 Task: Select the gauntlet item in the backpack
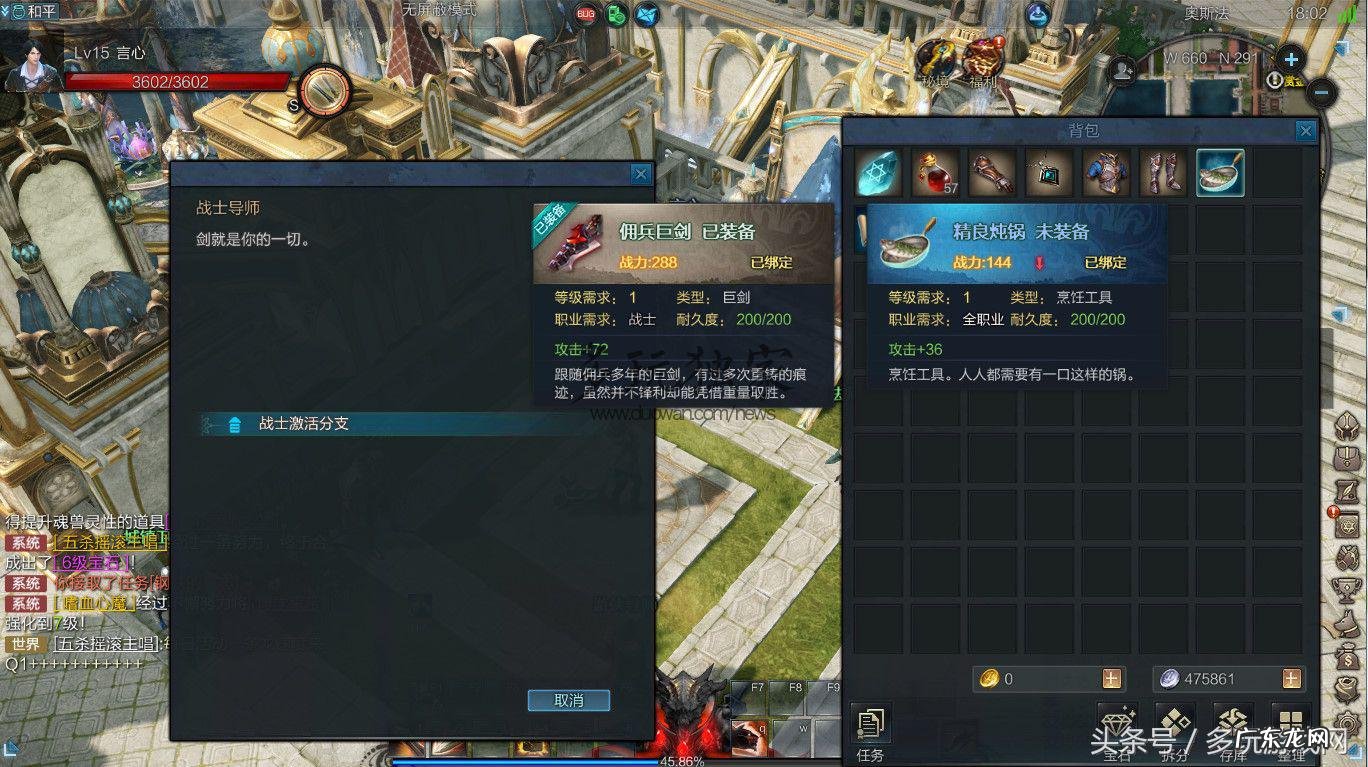[x=992, y=173]
